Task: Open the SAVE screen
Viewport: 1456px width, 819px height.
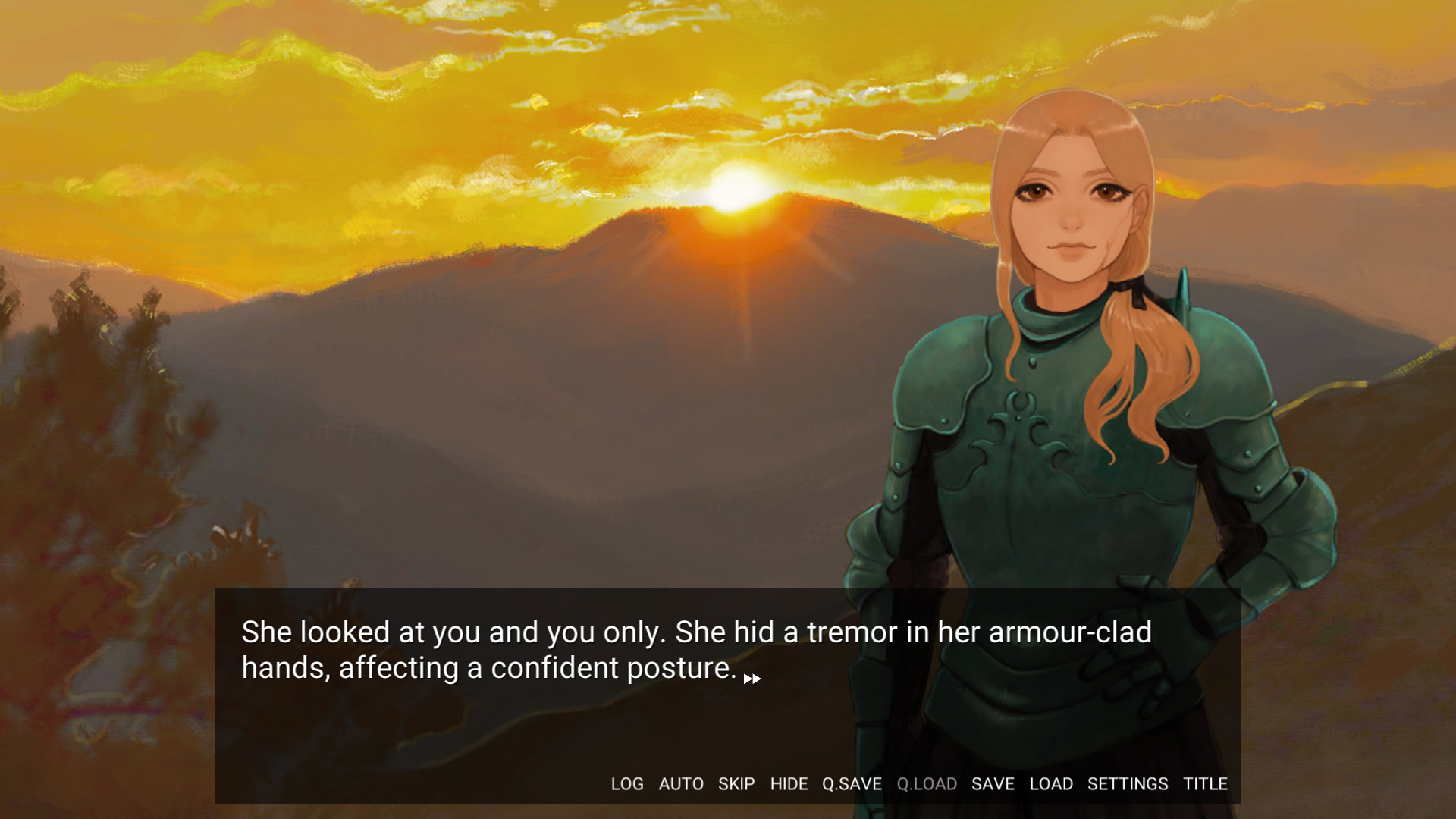Action: [992, 784]
